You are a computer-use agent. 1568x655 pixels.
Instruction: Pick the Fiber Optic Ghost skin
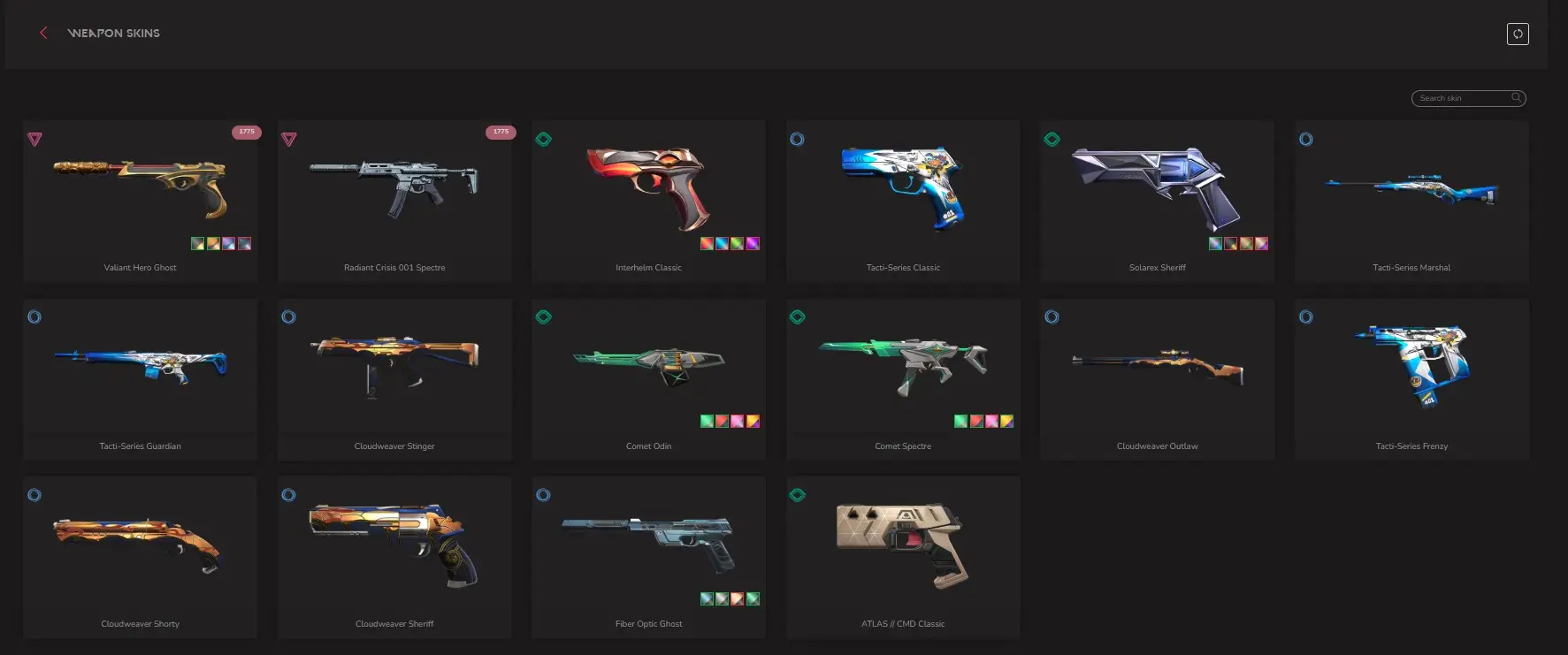click(648, 557)
